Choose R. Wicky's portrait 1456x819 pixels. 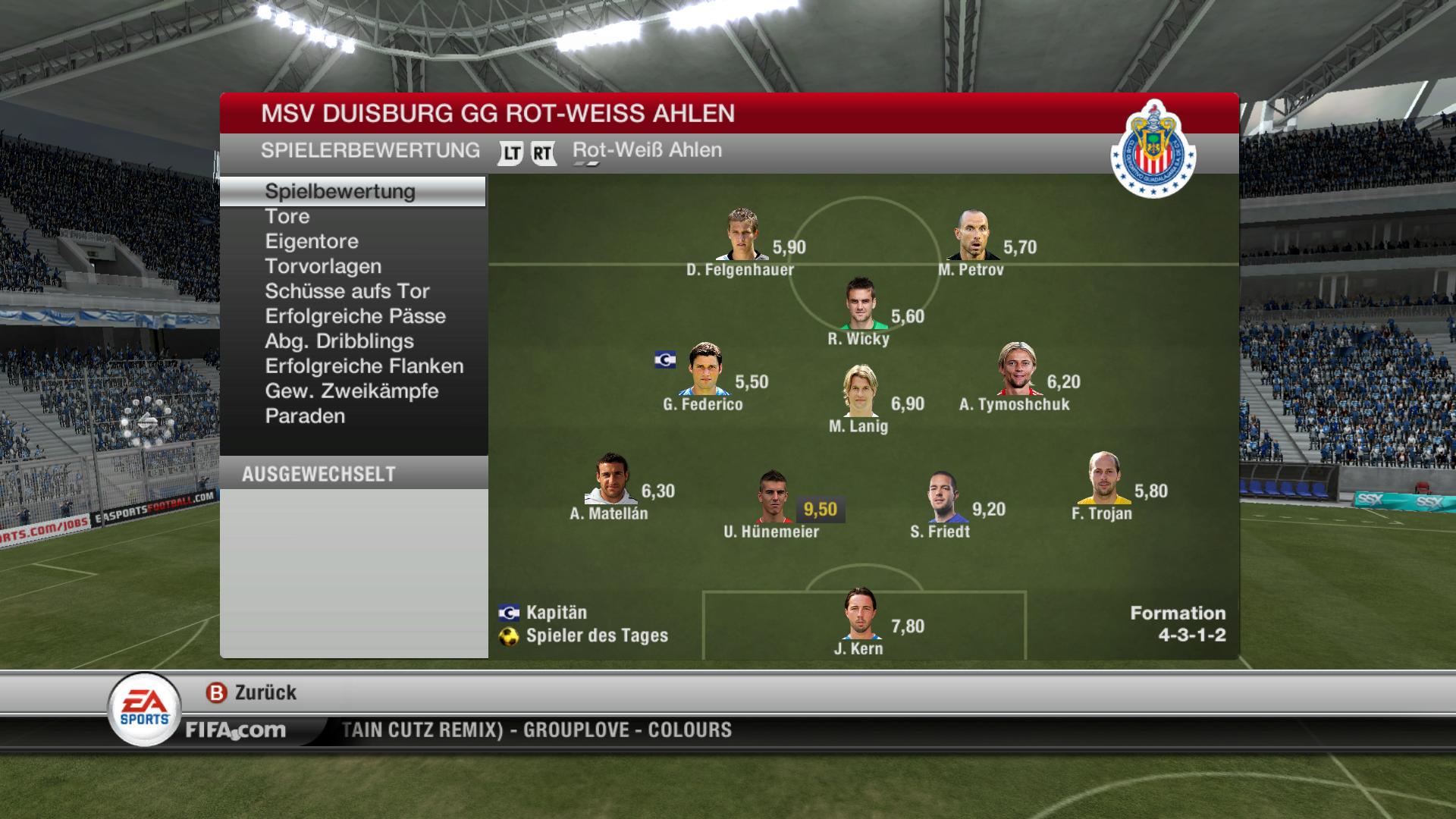point(860,304)
